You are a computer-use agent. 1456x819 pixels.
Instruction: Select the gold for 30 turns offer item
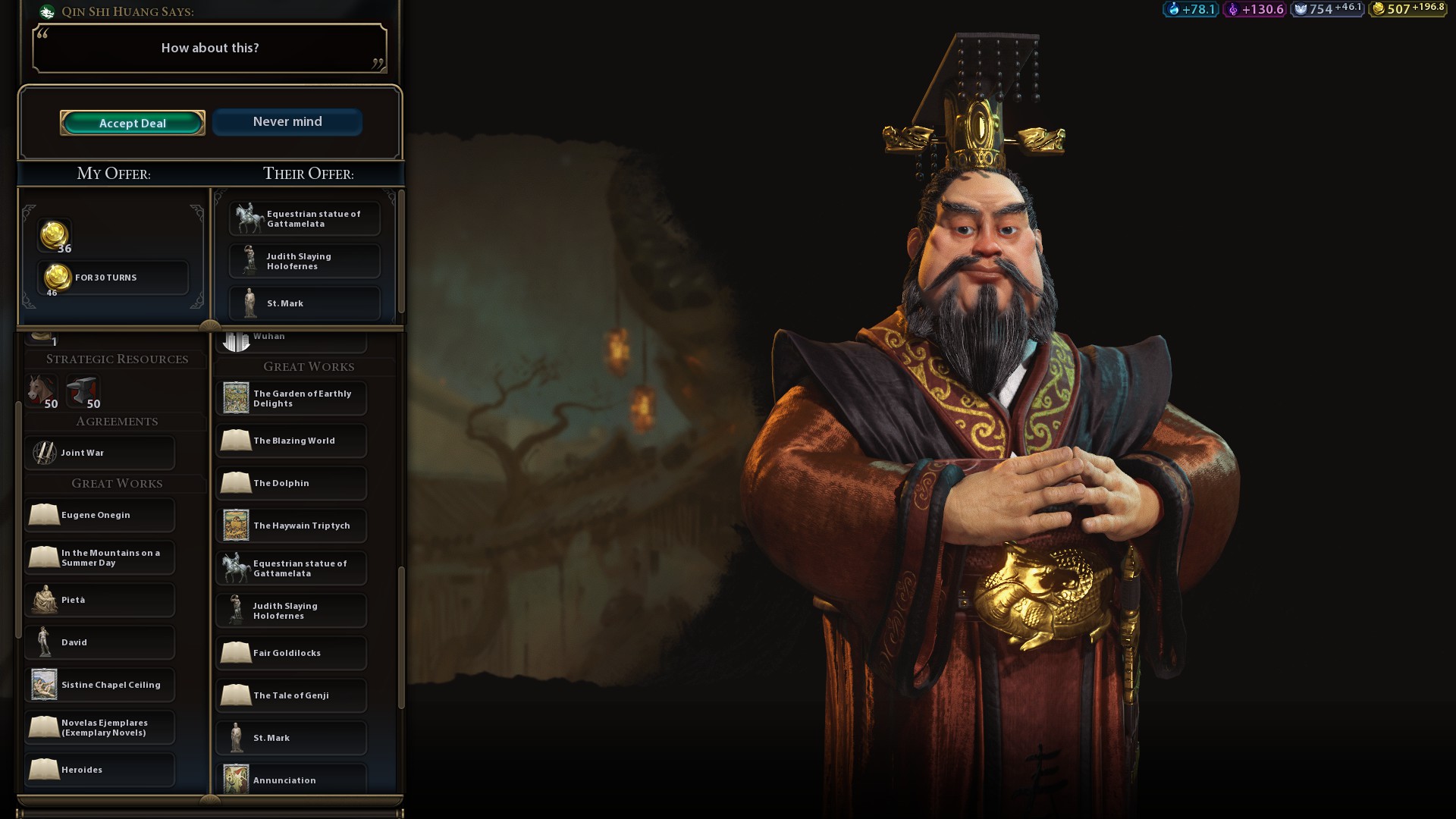[112, 278]
